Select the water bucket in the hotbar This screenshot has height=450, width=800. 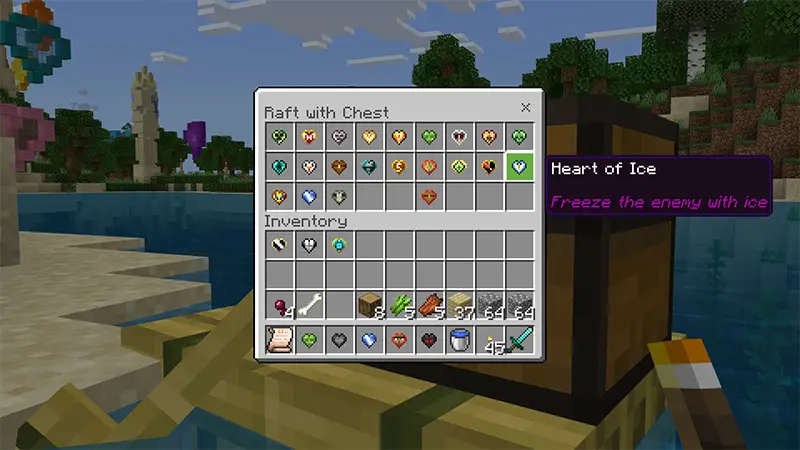click(x=459, y=340)
